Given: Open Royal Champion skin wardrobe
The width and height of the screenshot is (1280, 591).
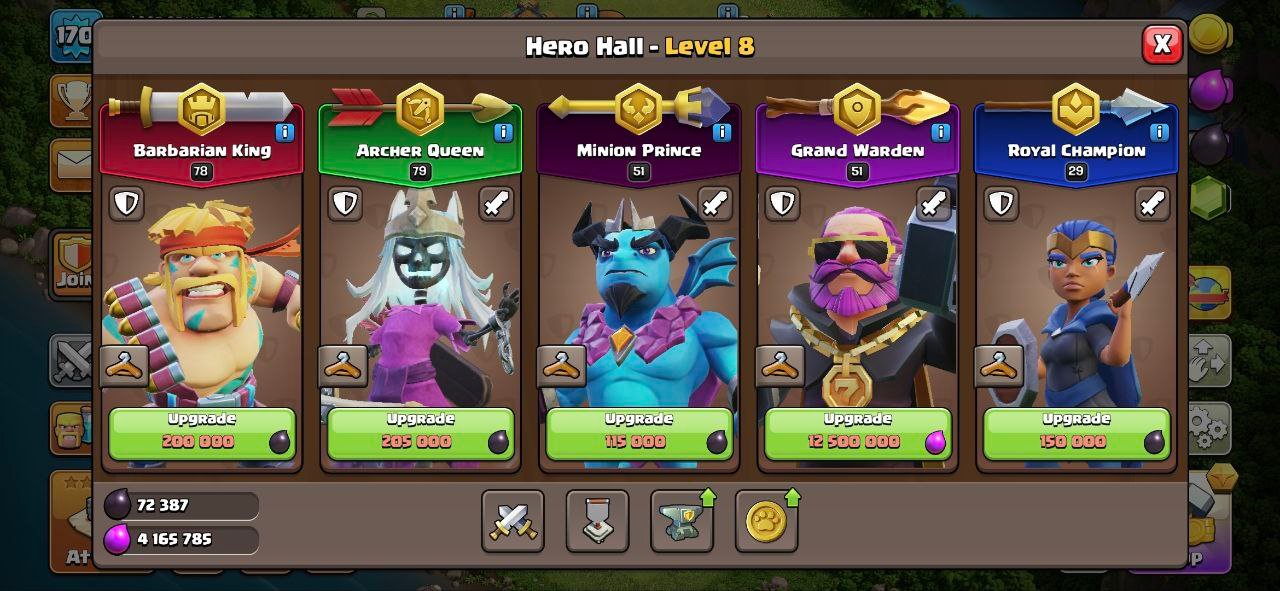Looking at the screenshot, I should 999,366.
